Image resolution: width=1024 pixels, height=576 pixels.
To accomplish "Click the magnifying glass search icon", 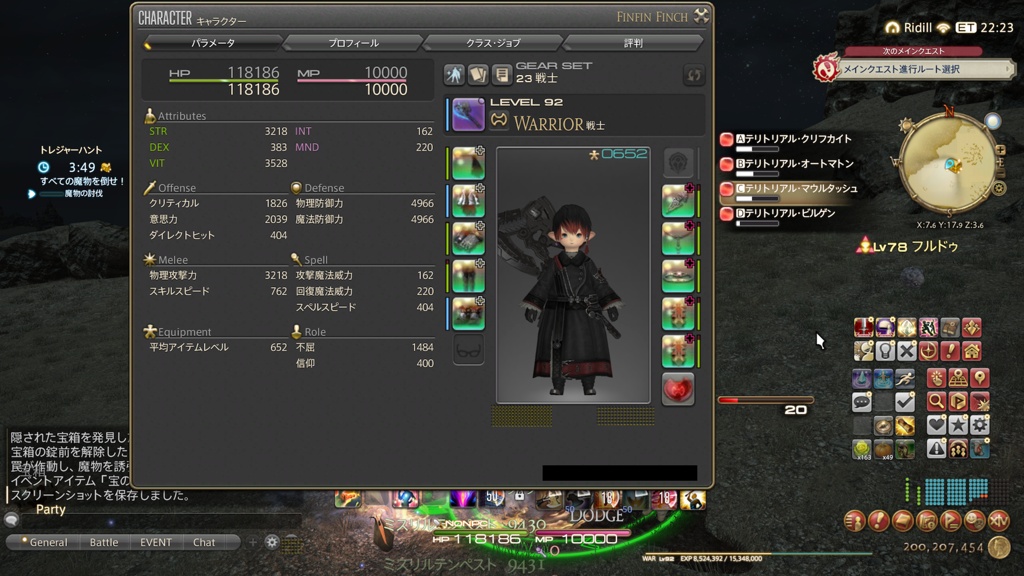I will pyautogui.click(x=936, y=401).
